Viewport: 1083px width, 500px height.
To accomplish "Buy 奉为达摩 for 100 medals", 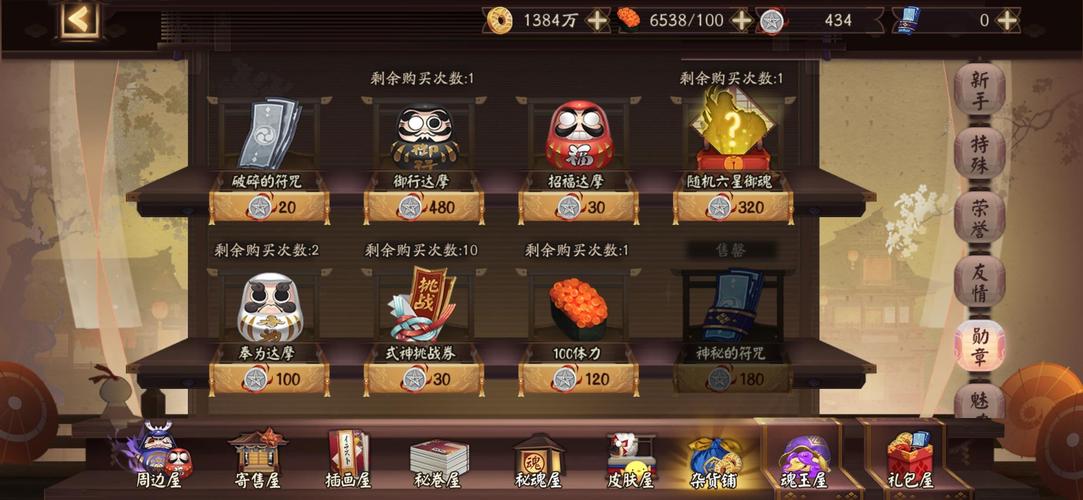I will pos(268,379).
